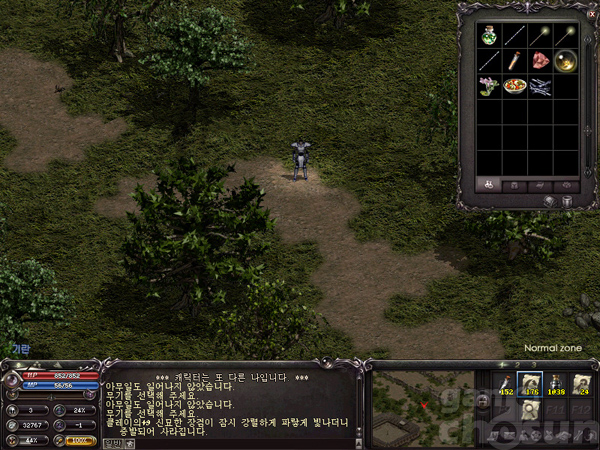Viewport: 600px width, 450px height.
Task: Use the quick slot showing 1038
Action: pyautogui.click(x=556, y=387)
